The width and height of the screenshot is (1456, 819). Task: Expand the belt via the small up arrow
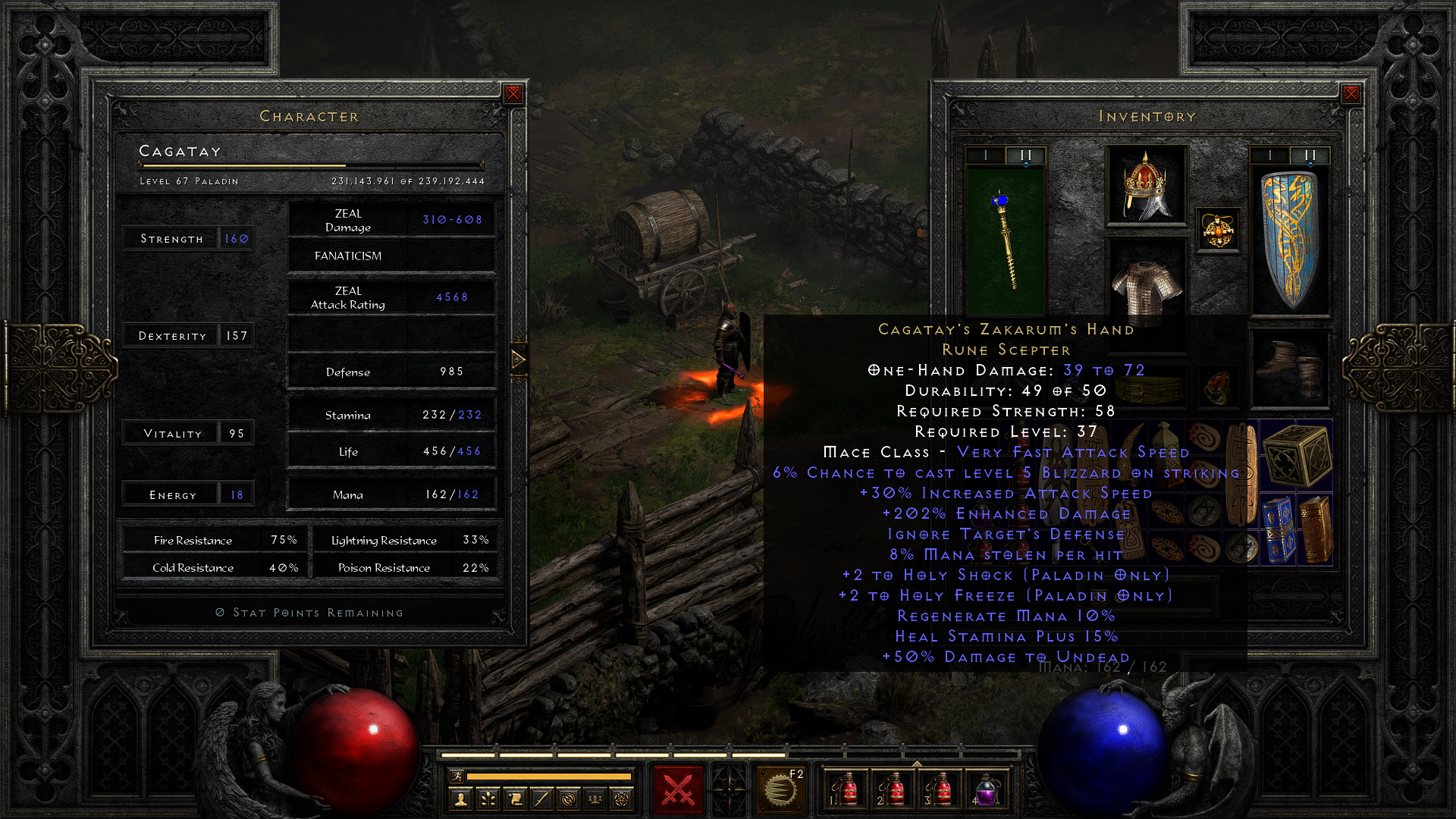tap(918, 764)
